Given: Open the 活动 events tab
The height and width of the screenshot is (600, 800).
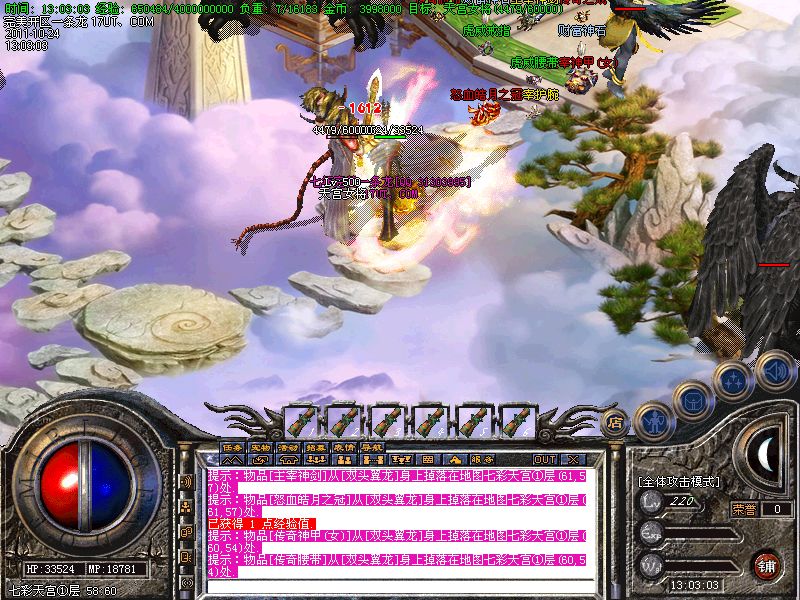Looking at the screenshot, I should [289, 447].
